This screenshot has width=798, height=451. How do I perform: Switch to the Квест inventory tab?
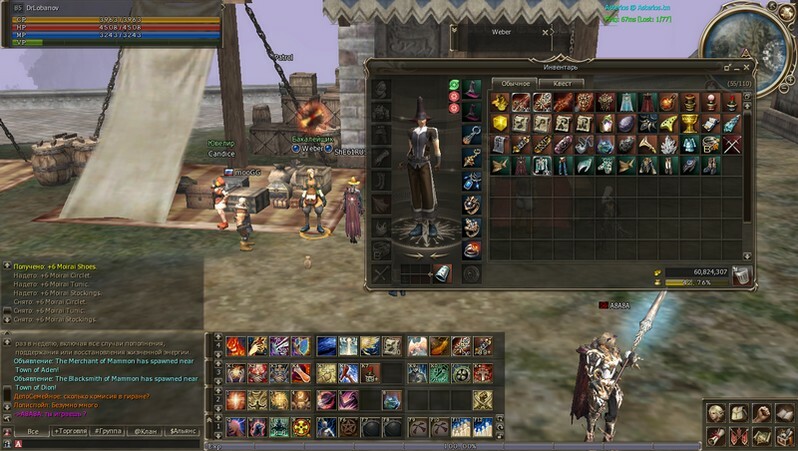click(562, 84)
